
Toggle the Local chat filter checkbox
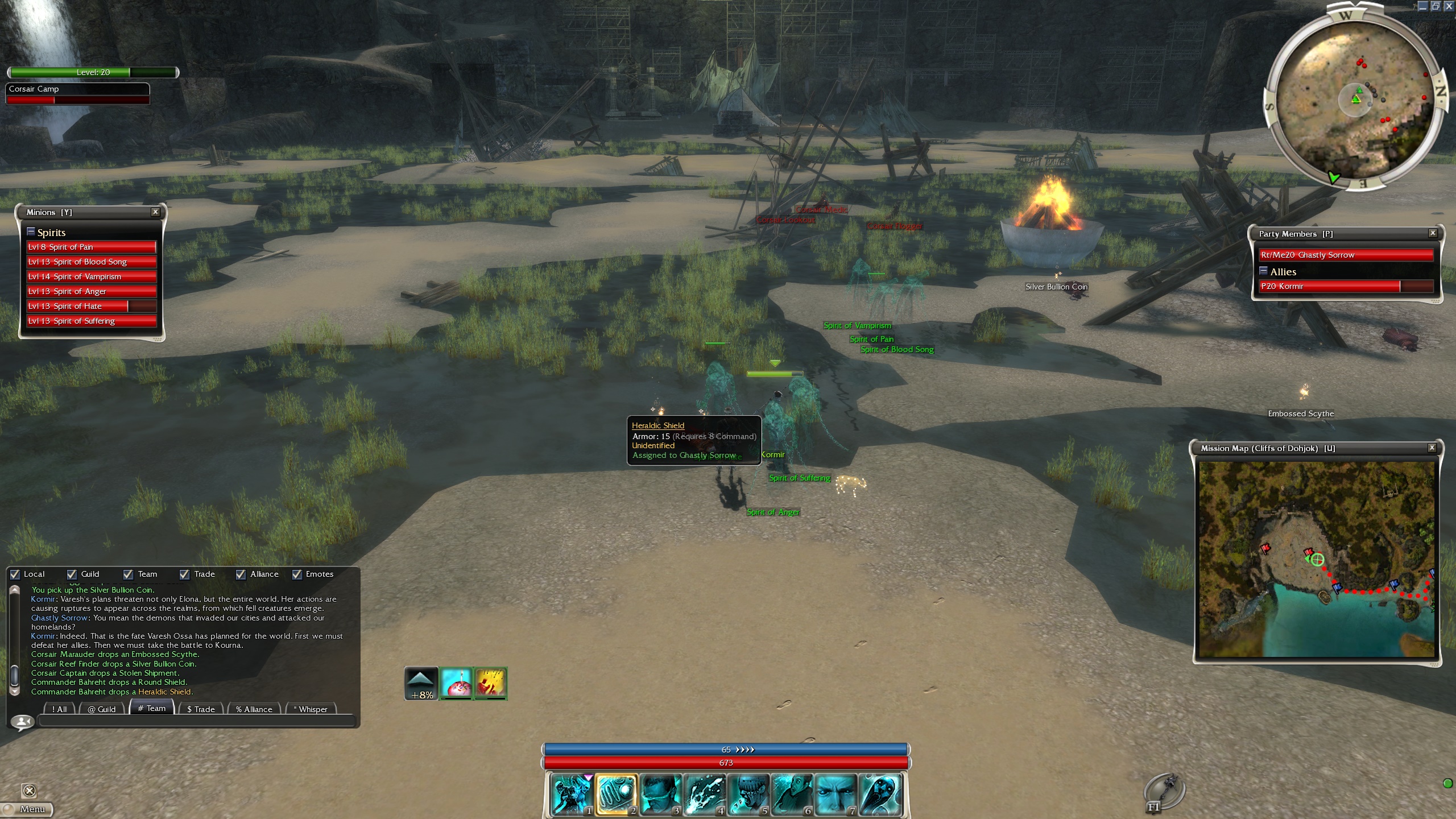point(15,574)
